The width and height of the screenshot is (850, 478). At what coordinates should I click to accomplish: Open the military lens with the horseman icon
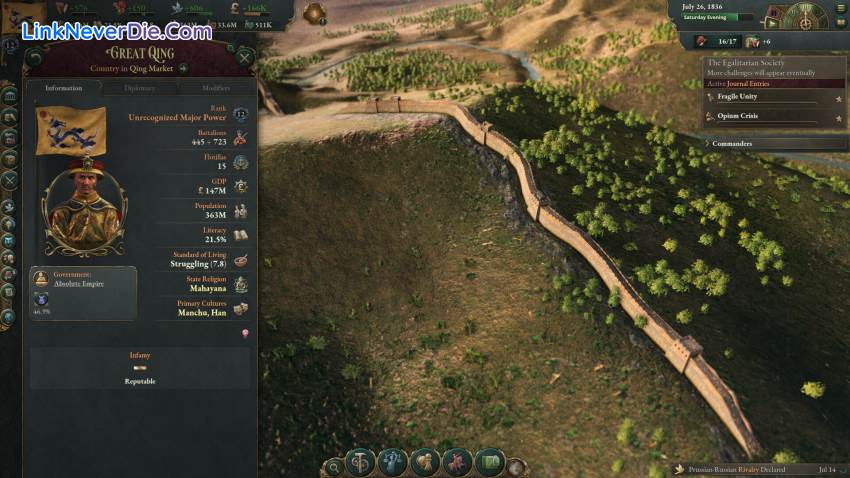pyautogui.click(x=456, y=462)
